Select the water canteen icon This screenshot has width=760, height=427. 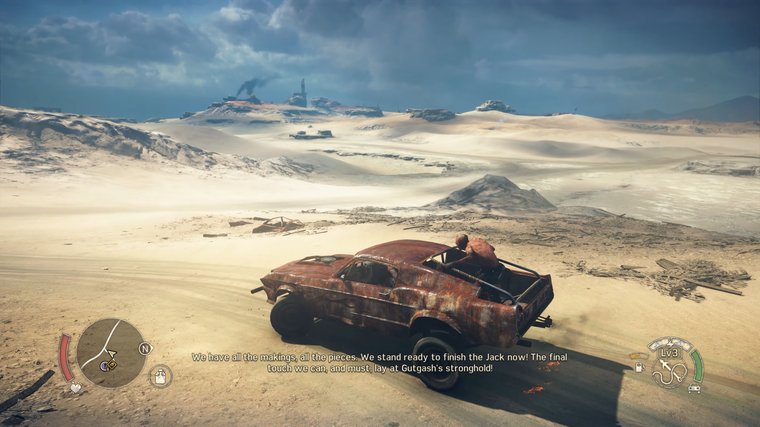(x=160, y=376)
